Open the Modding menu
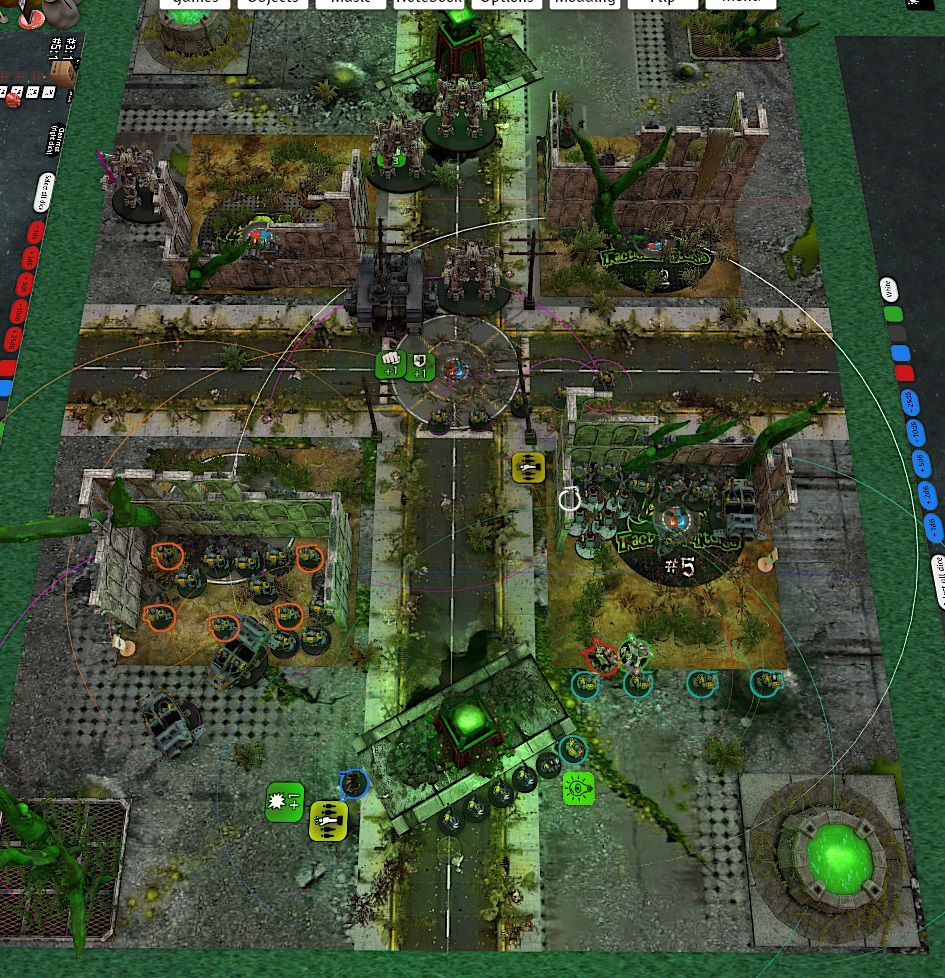This screenshot has height=978, width=945. point(584,3)
